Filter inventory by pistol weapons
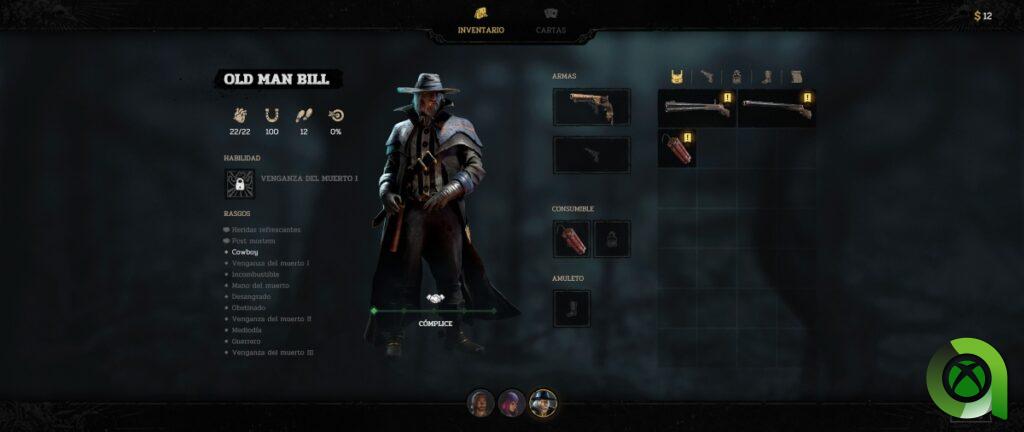Screen dimensions: 1024x432 tap(707, 76)
